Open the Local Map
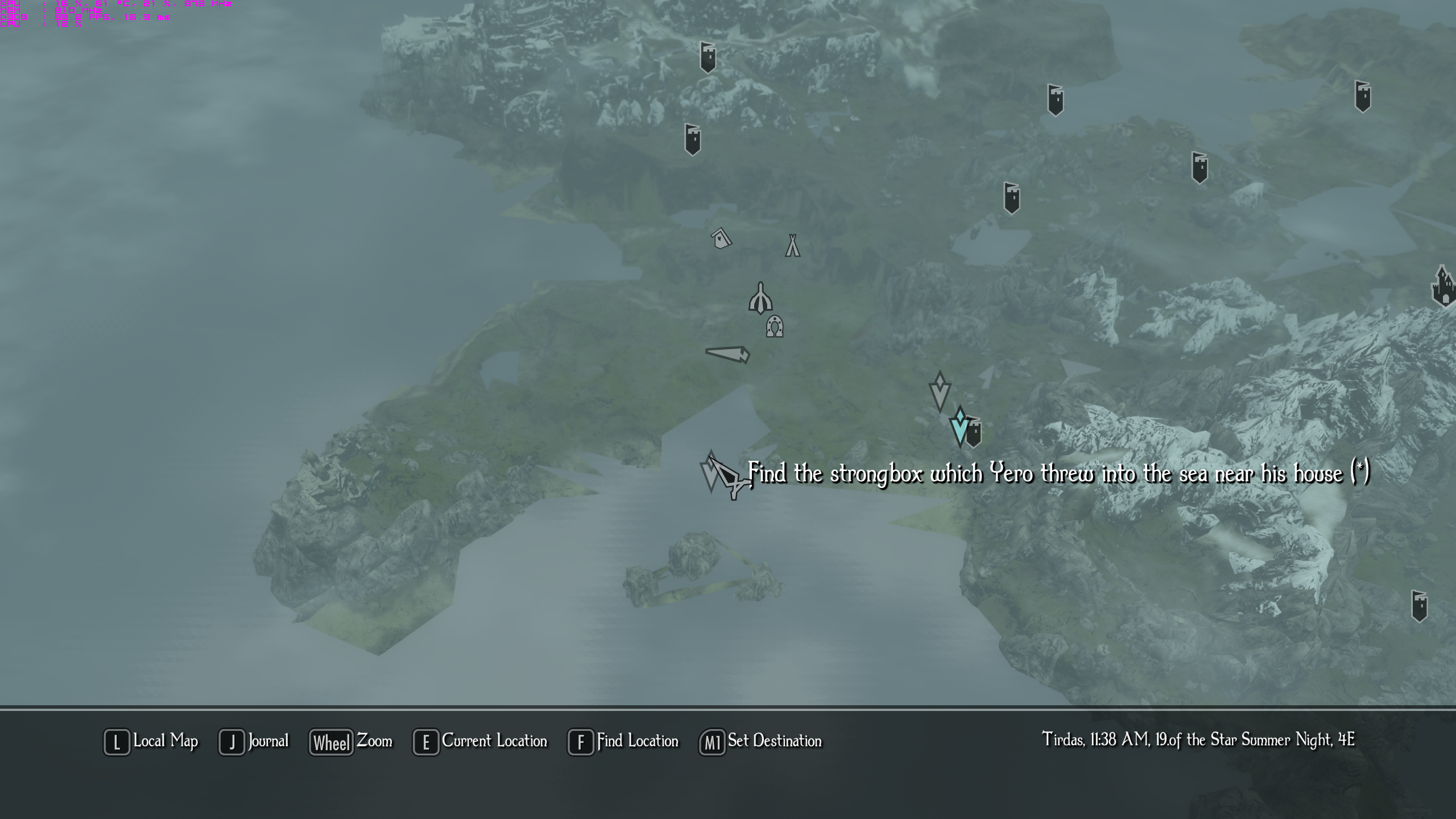Screen dimensions: 1456x819 (152, 742)
